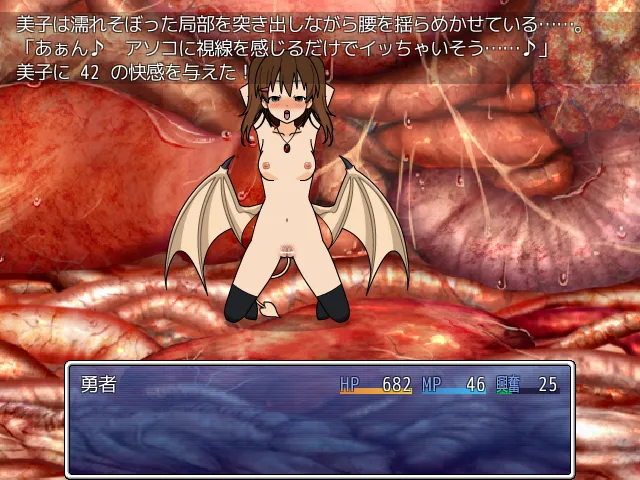Select the 勇者 row in the status window
Screen dimensions: 640x480
click(318, 385)
